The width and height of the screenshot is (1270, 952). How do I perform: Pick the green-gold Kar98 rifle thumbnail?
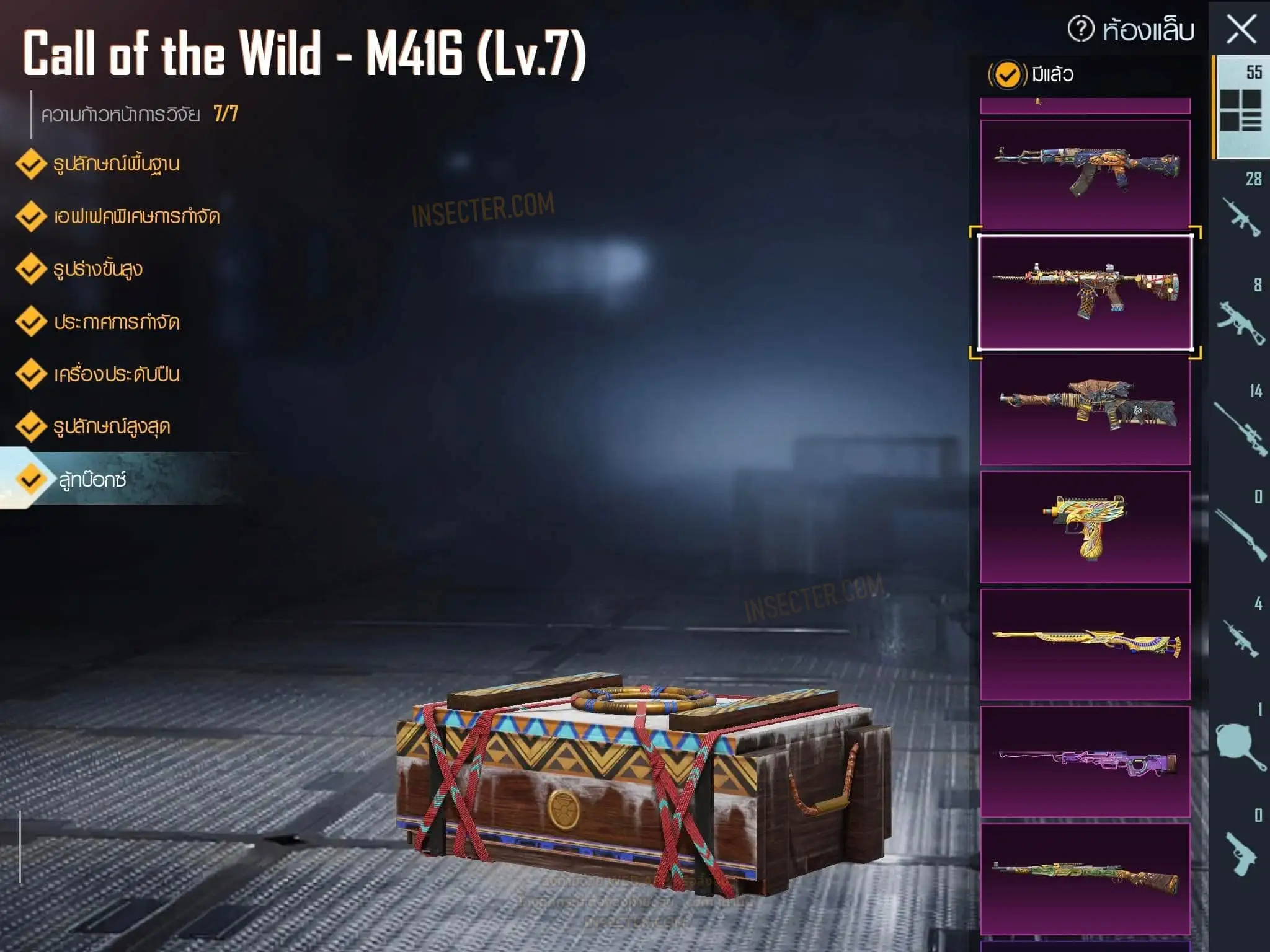[1085, 879]
